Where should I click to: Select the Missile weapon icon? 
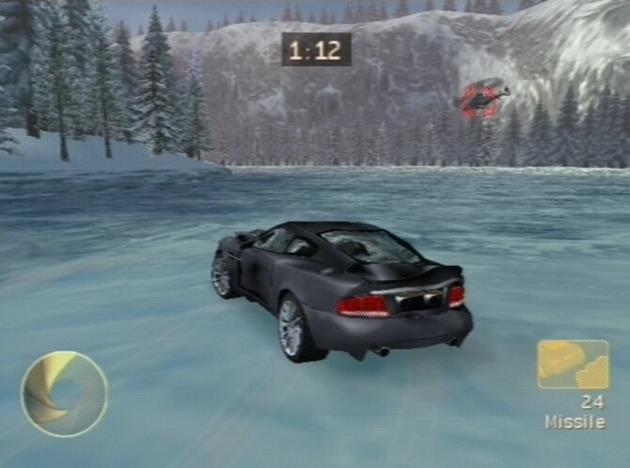coord(572,364)
